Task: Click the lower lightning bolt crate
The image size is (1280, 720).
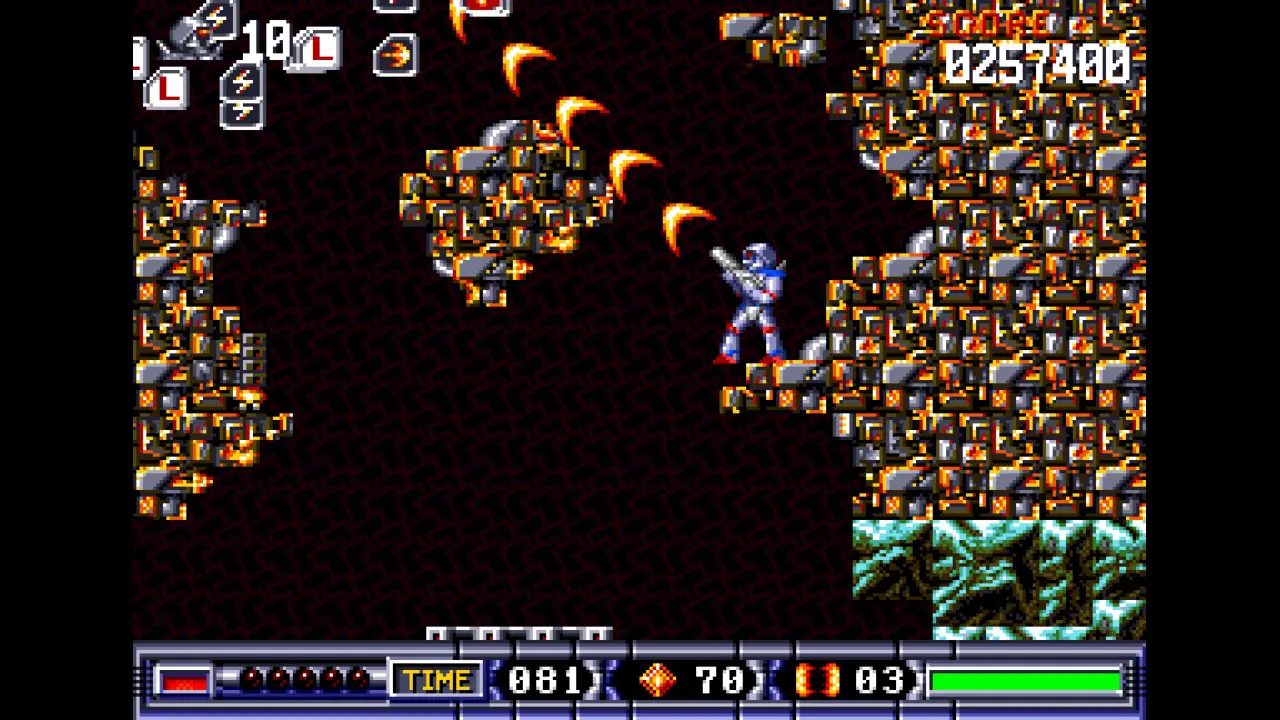Action: point(242,112)
